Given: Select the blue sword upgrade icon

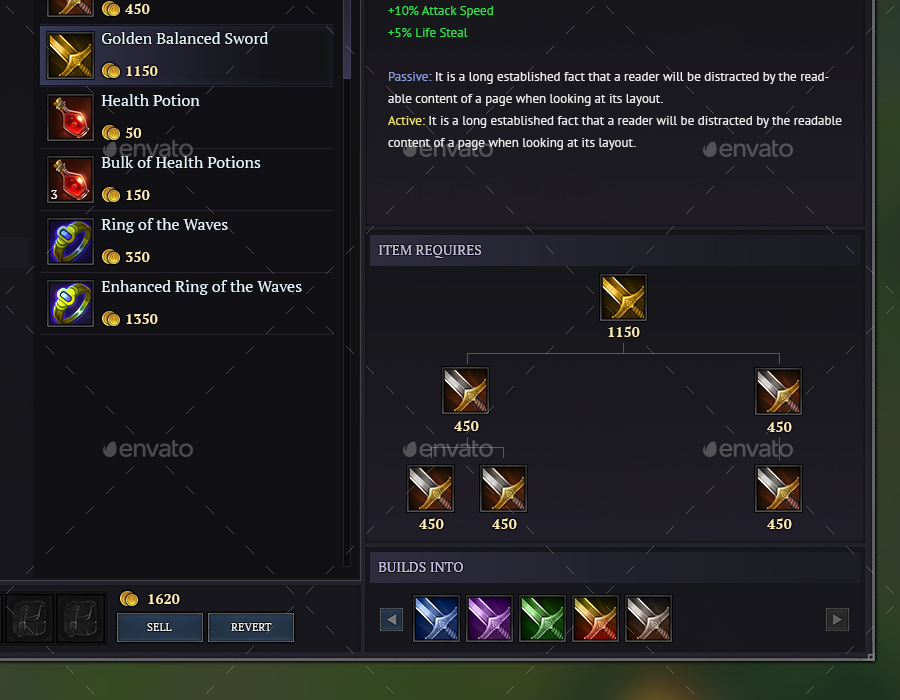Looking at the screenshot, I should tap(437, 619).
